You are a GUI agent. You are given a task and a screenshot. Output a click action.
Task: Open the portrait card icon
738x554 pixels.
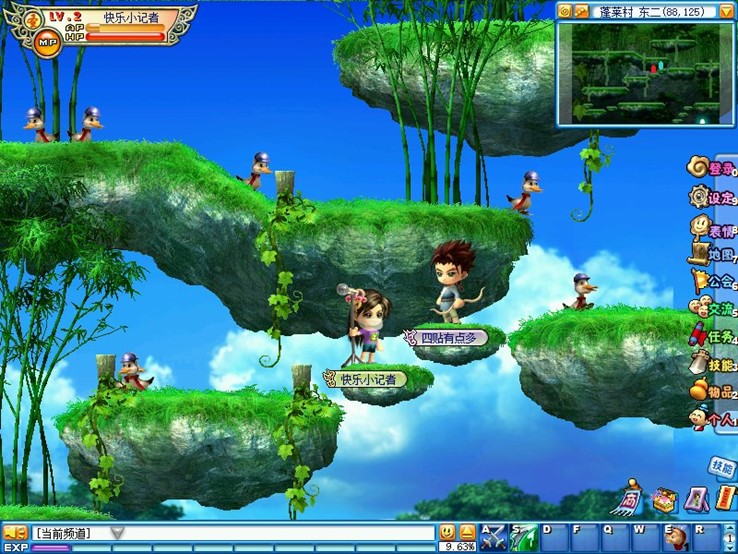click(696, 498)
